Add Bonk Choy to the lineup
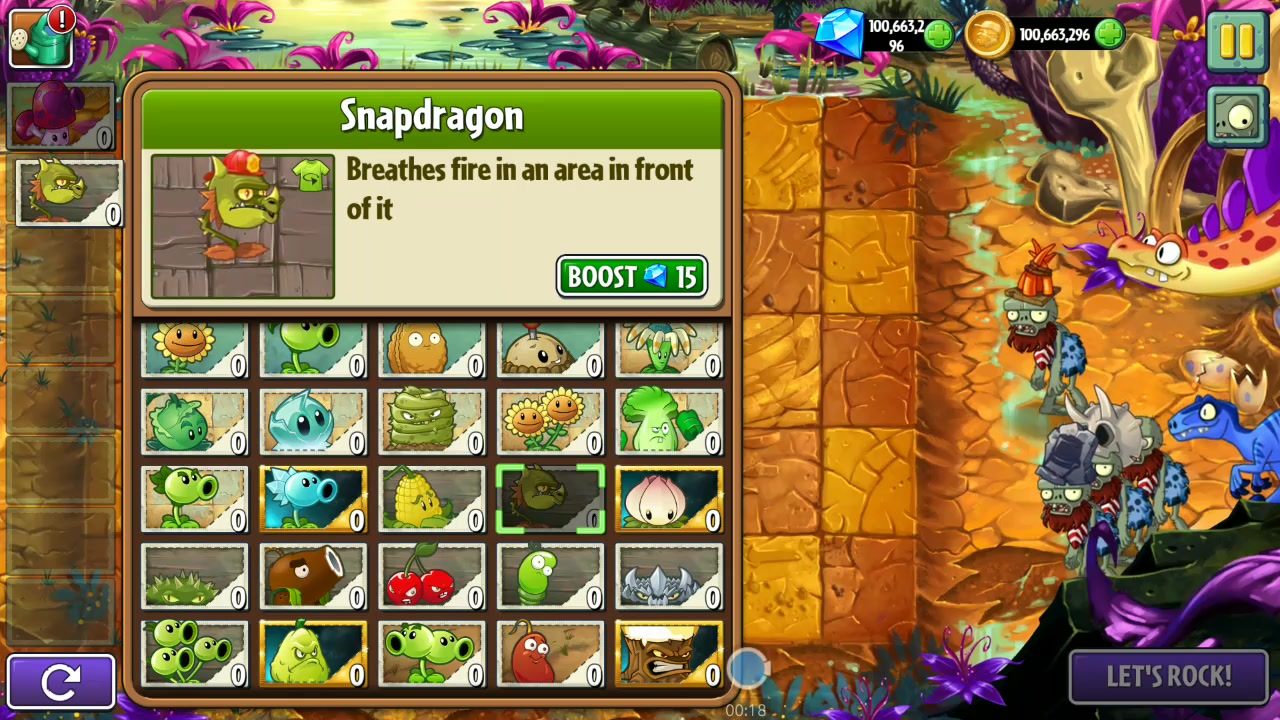 [668, 421]
